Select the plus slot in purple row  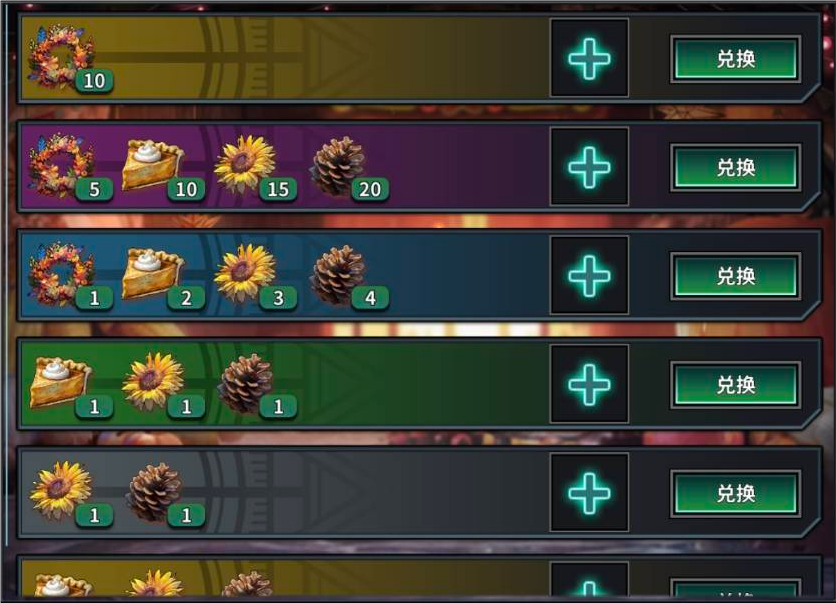589,168
